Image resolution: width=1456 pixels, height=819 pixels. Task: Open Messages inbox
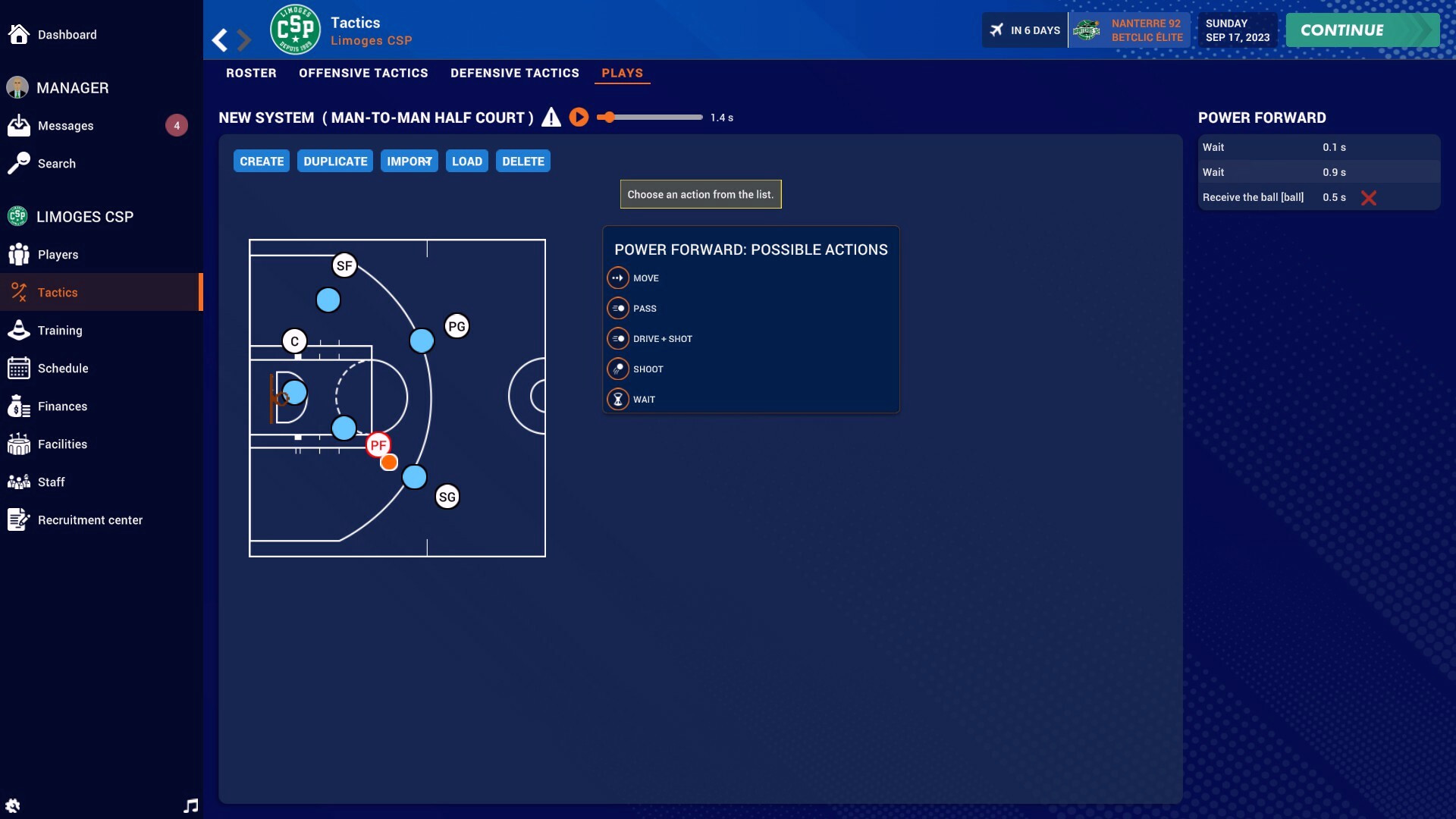point(66,126)
